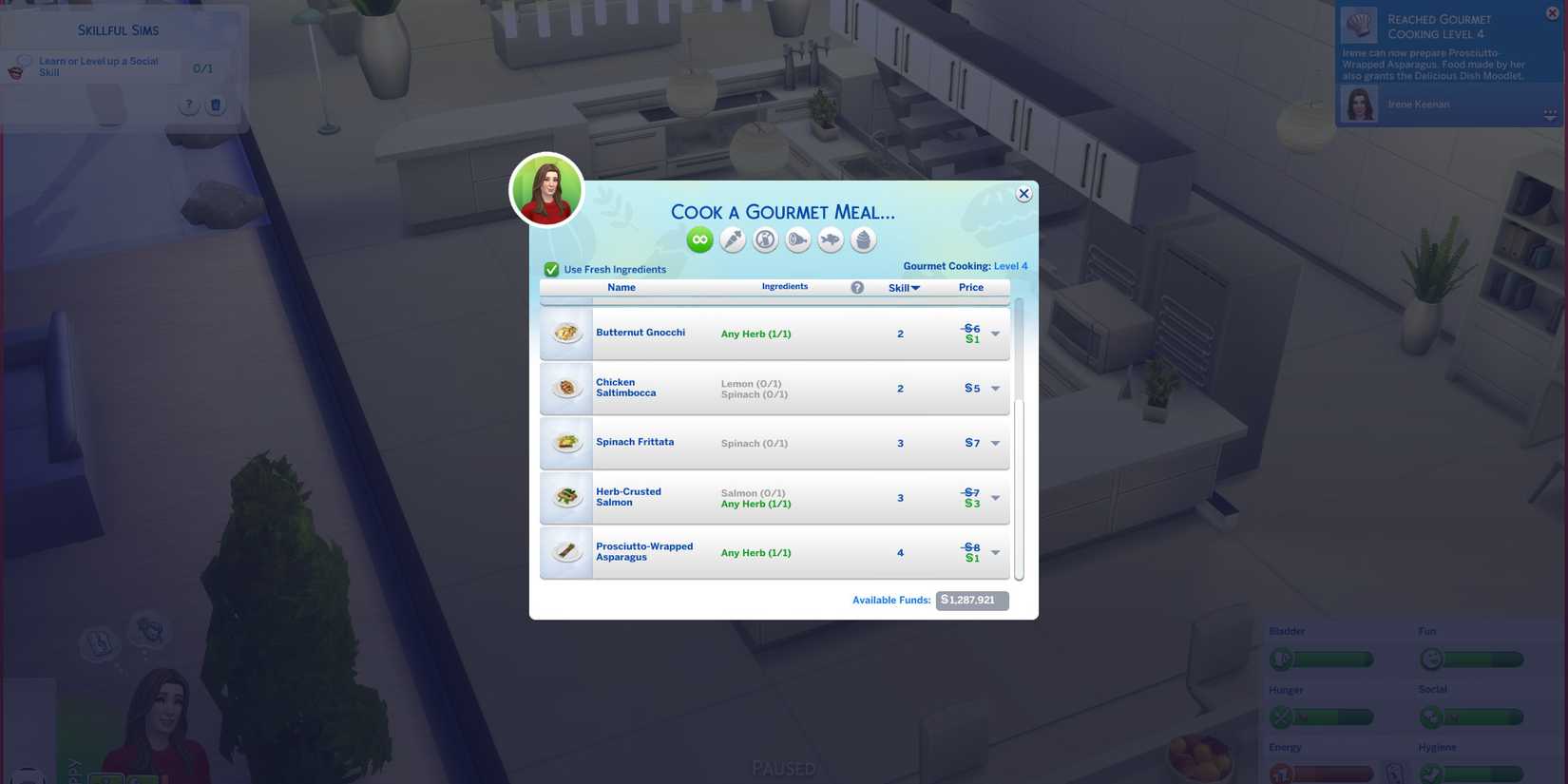1568x784 pixels.
Task: Dismiss the Gourmet Cooking Level 4 notification
Action: 1552,12
